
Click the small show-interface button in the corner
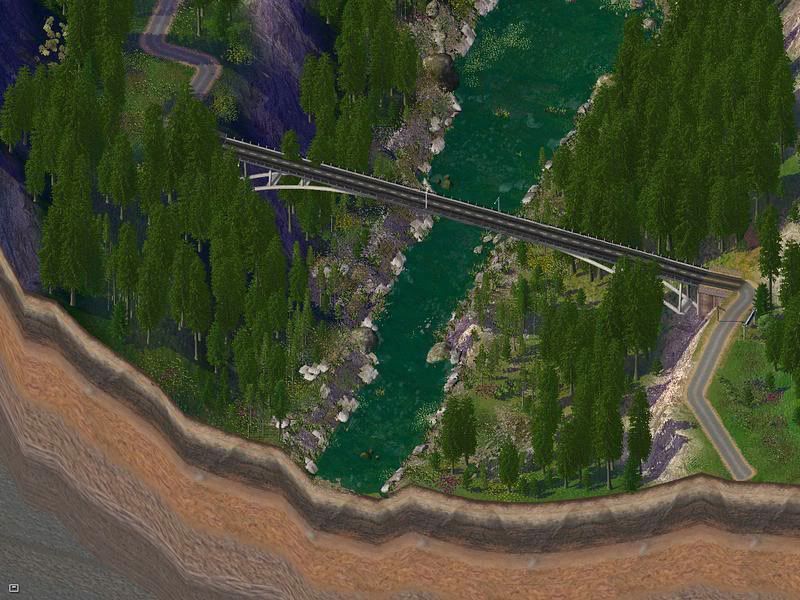click(13, 589)
